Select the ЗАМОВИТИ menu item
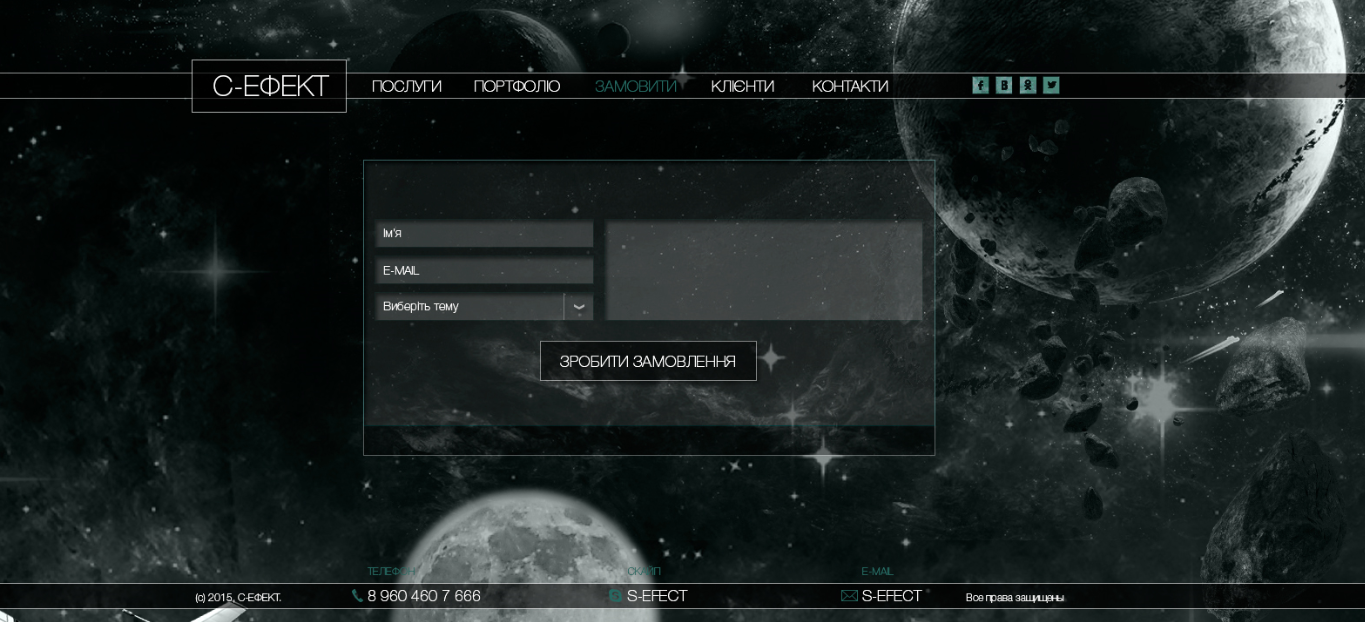1365x622 pixels. [635, 87]
